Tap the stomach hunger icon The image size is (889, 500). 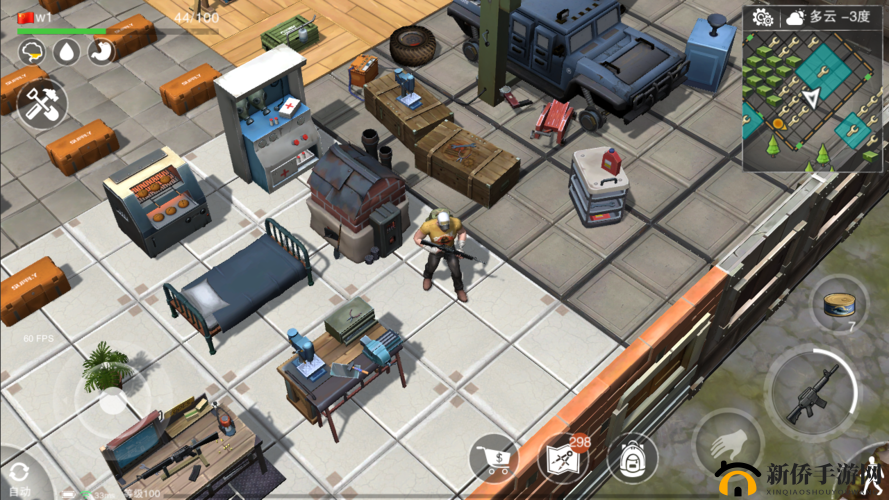(100, 53)
